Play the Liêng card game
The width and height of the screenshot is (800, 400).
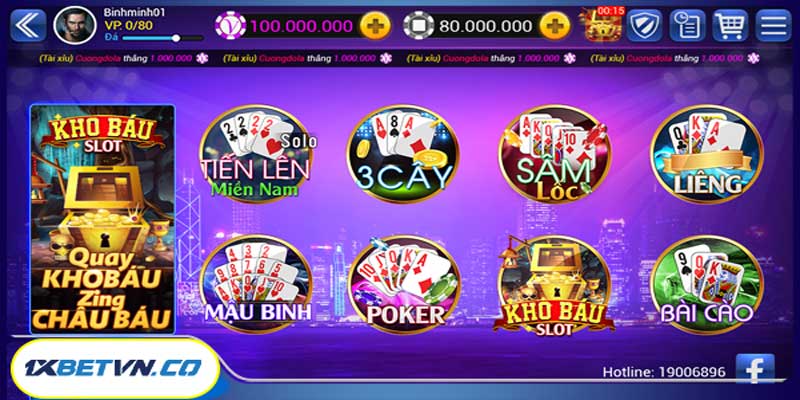click(x=706, y=157)
